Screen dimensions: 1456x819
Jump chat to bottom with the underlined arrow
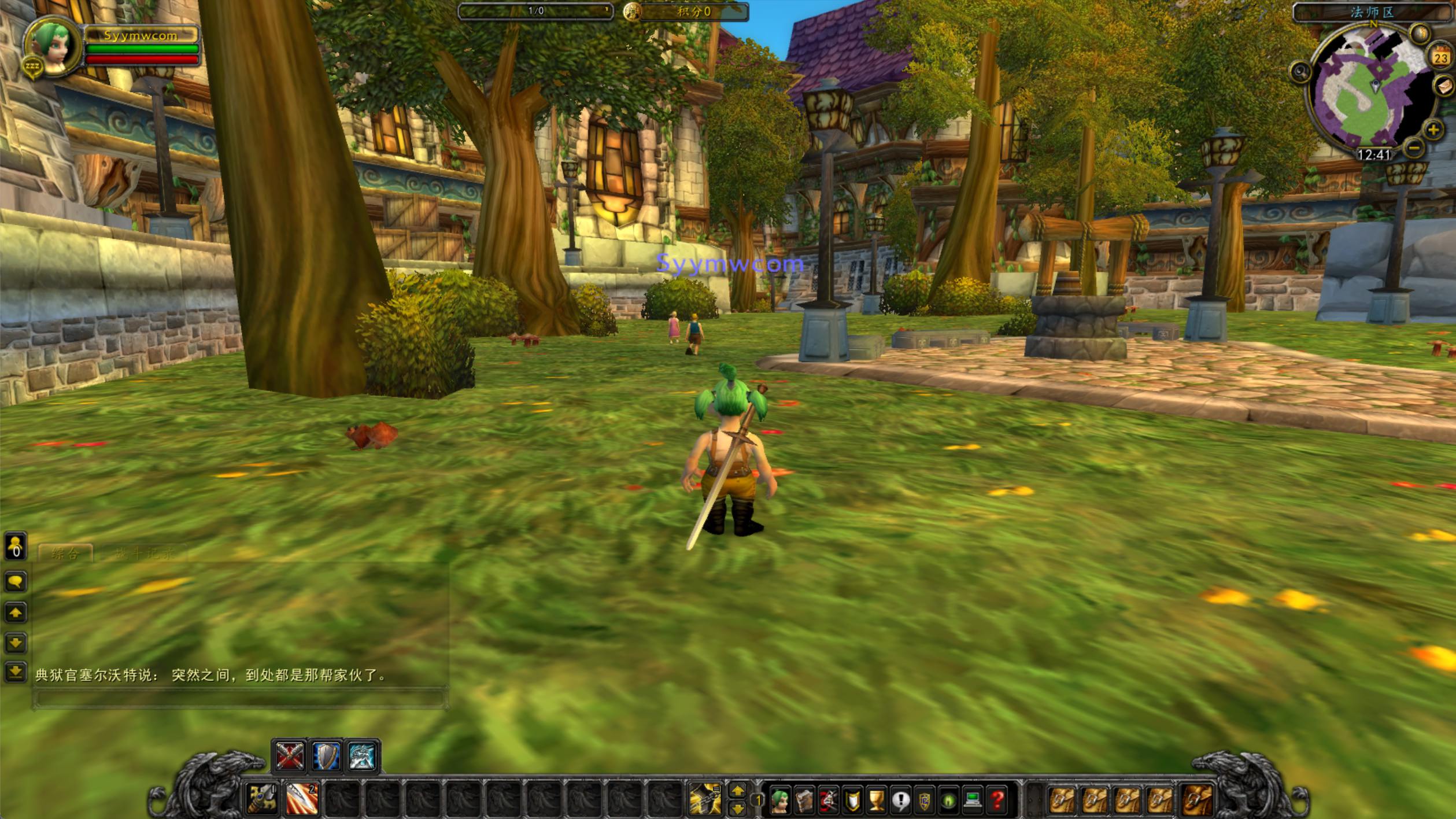click(16, 672)
